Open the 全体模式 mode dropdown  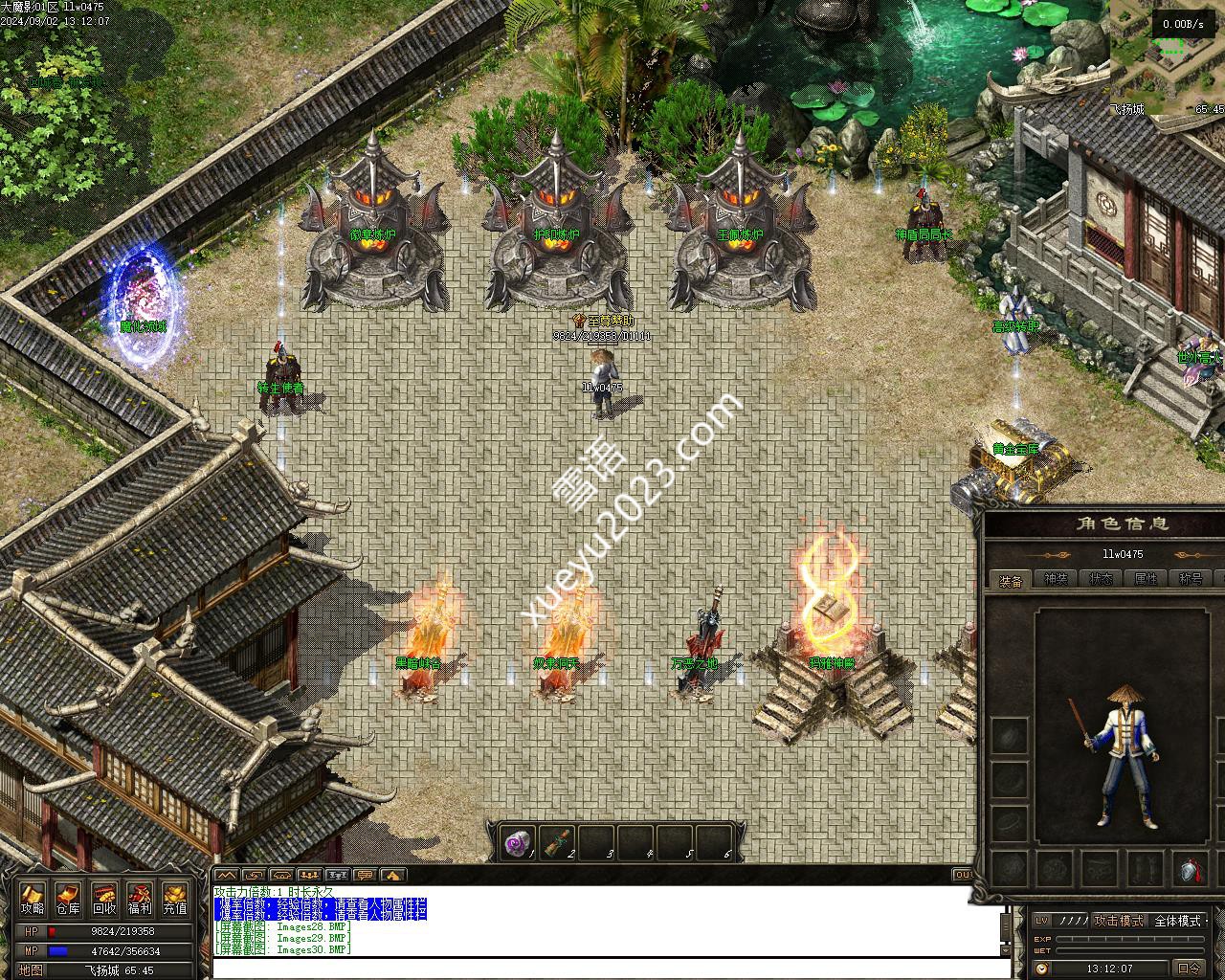(x=1178, y=922)
